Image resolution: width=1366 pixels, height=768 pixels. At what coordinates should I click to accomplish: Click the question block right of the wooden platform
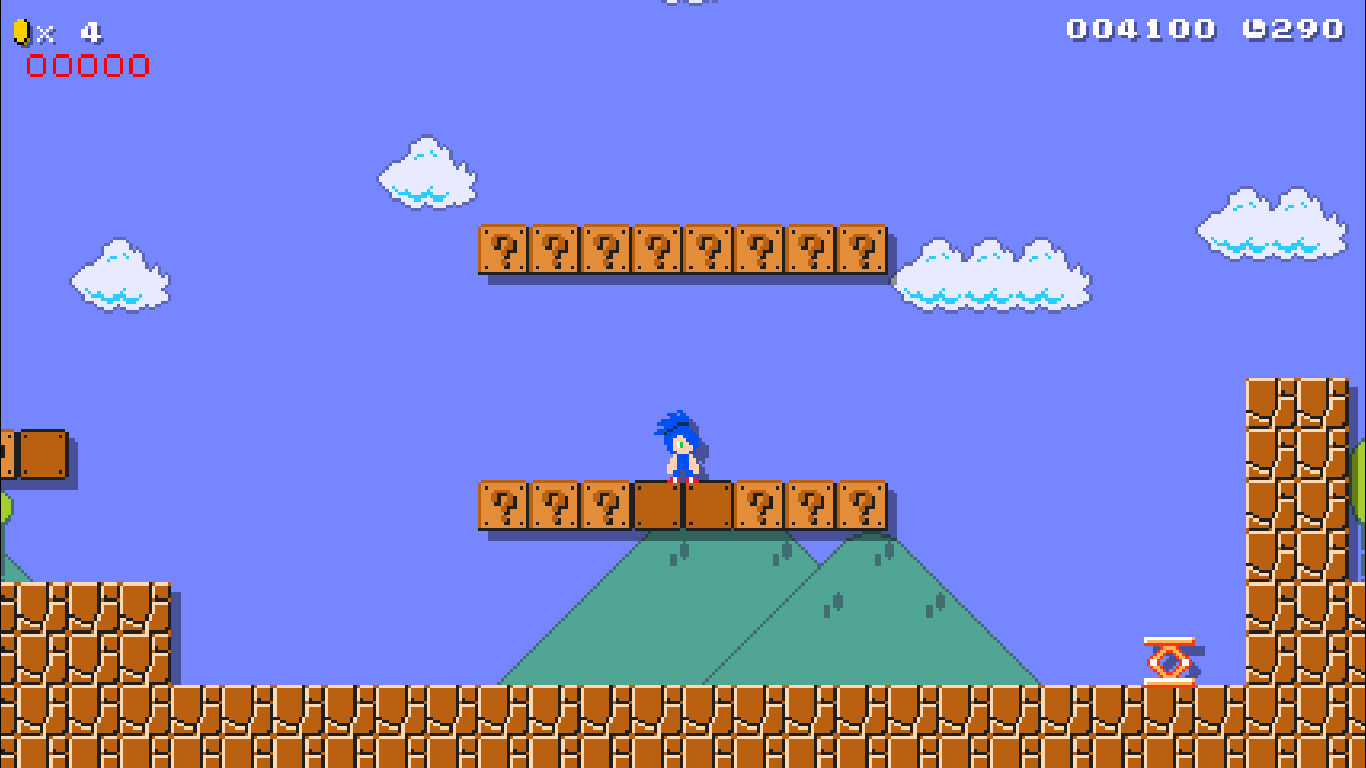pyautogui.click(x=760, y=508)
